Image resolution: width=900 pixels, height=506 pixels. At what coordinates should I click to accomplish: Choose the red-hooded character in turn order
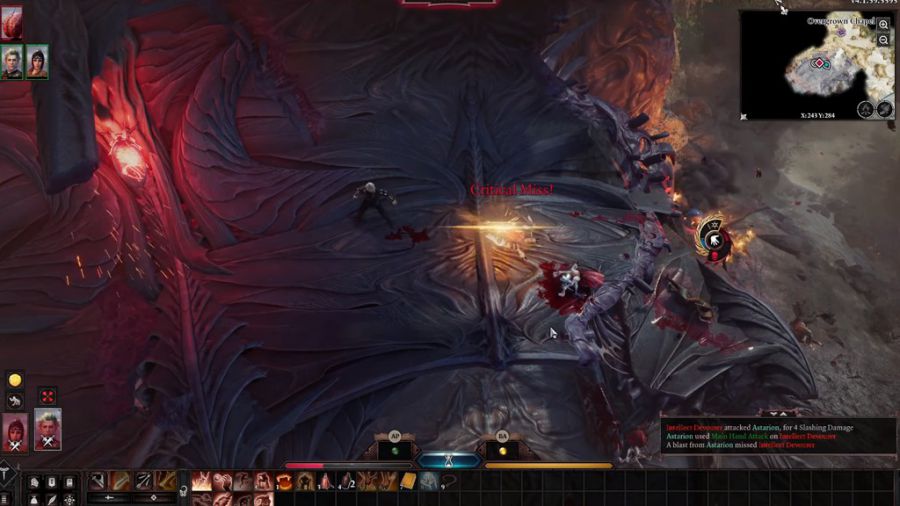(x=16, y=431)
